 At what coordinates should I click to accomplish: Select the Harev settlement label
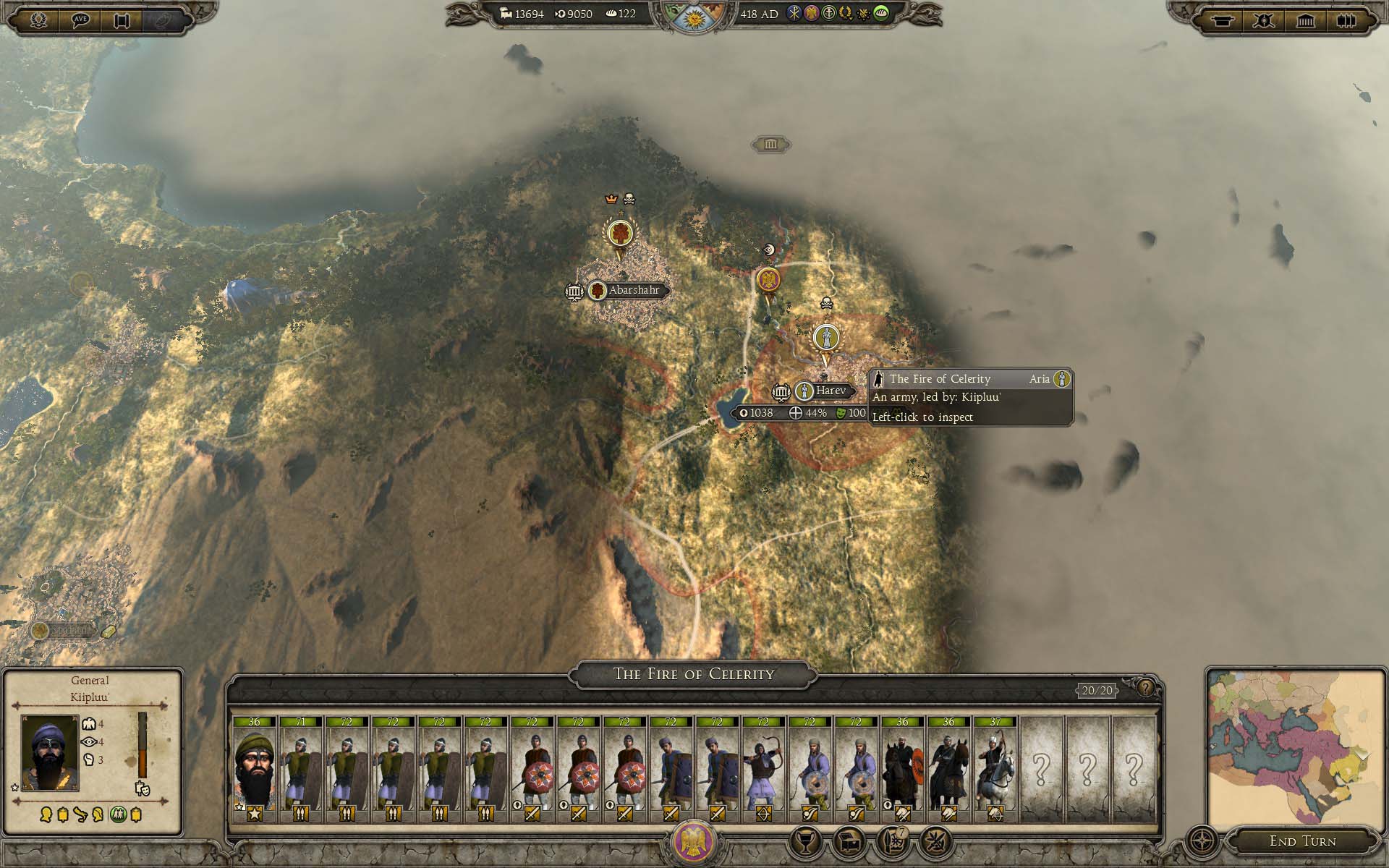pos(830,391)
